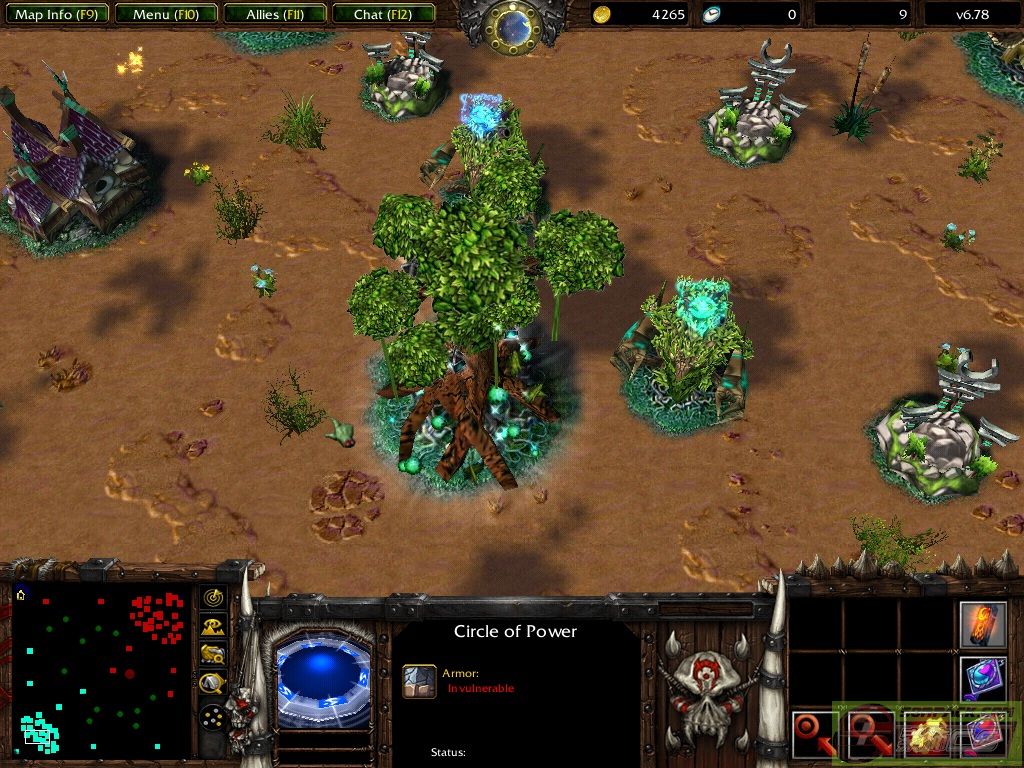Choose the gold pile icon
1024x768 pixels.
[x=925, y=733]
